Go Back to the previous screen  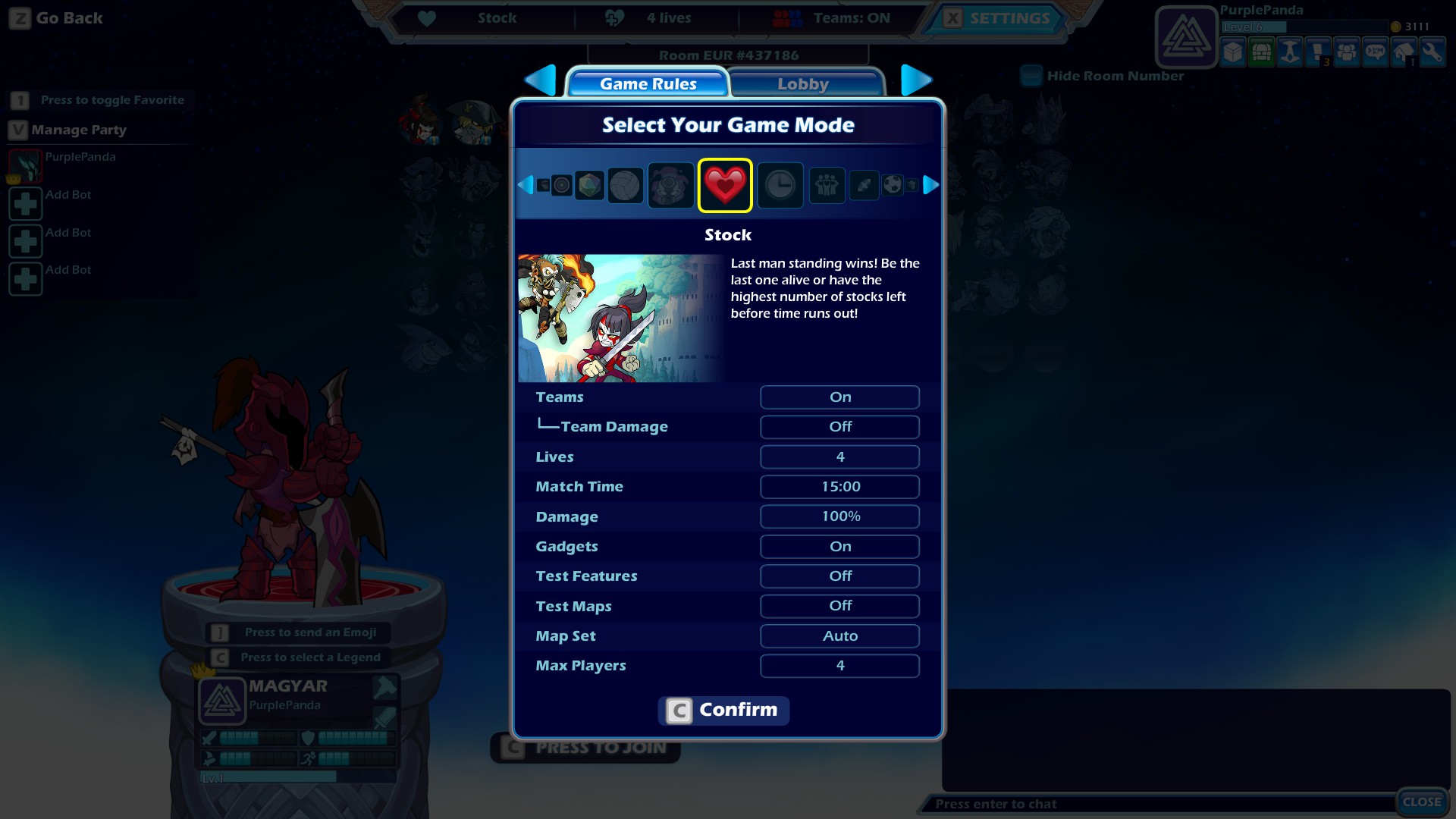56,18
